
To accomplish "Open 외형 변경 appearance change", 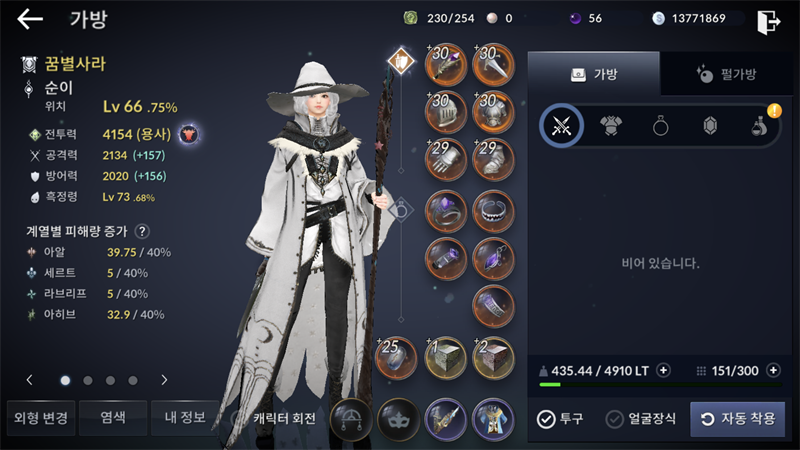I will (38, 417).
